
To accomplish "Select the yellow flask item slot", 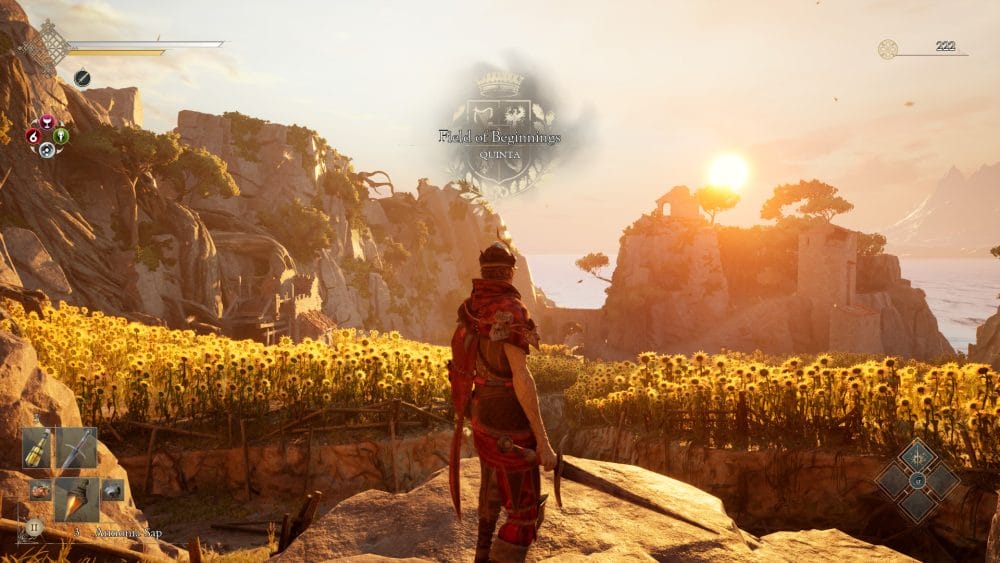I will [37, 448].
